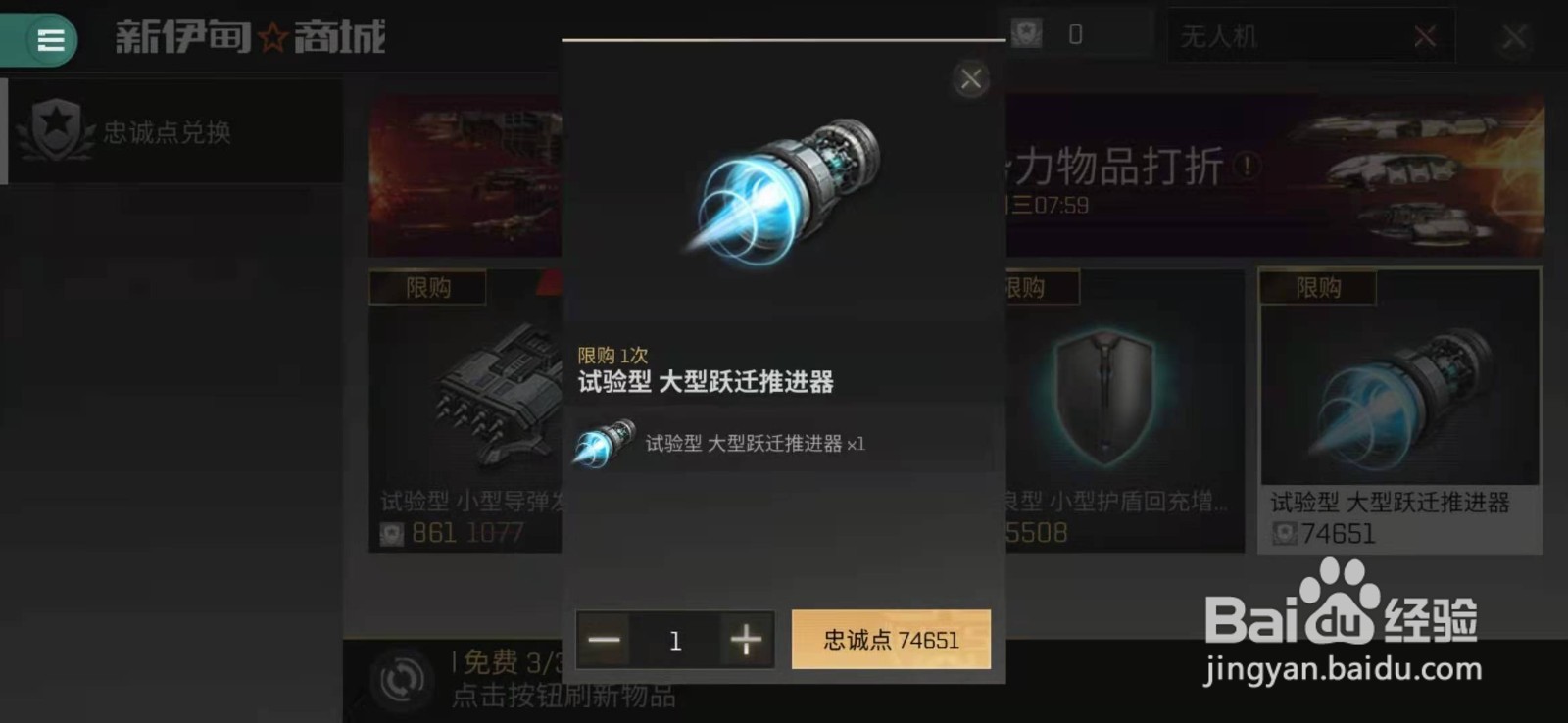1568x723 pixels.
Task: Purchase with the 忠诚点 74651 button
Action: point(890,639)
